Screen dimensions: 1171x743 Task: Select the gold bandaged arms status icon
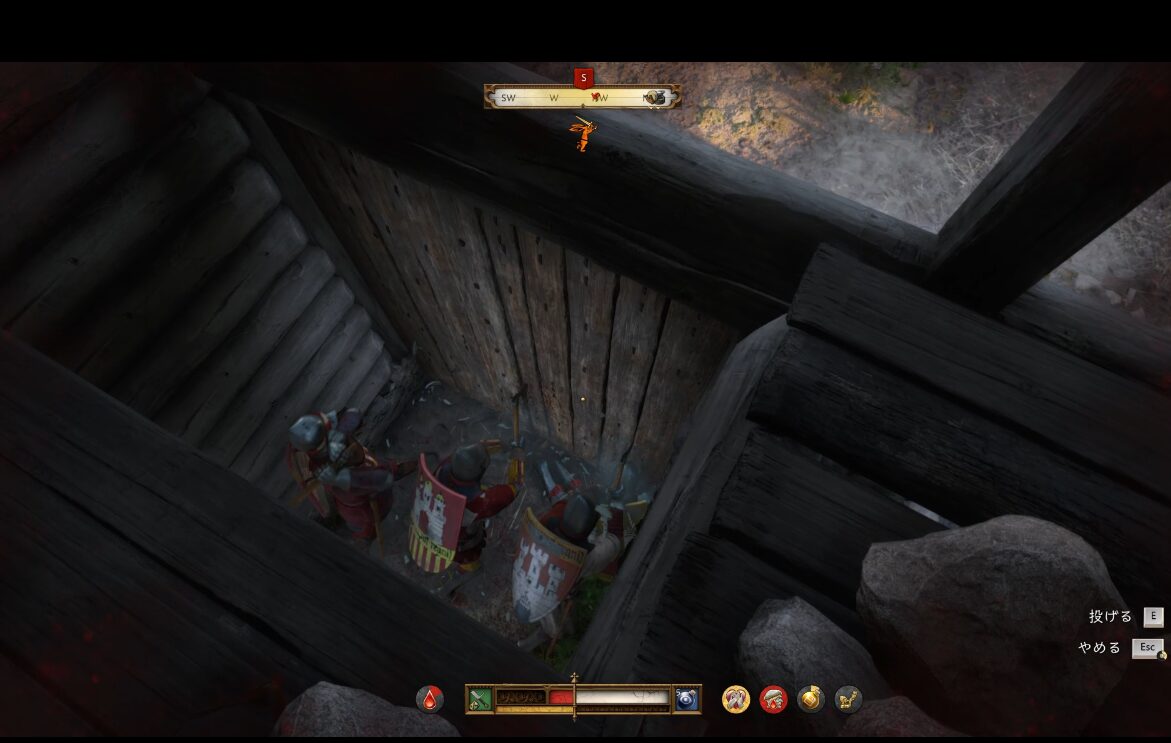coord(736,699)
